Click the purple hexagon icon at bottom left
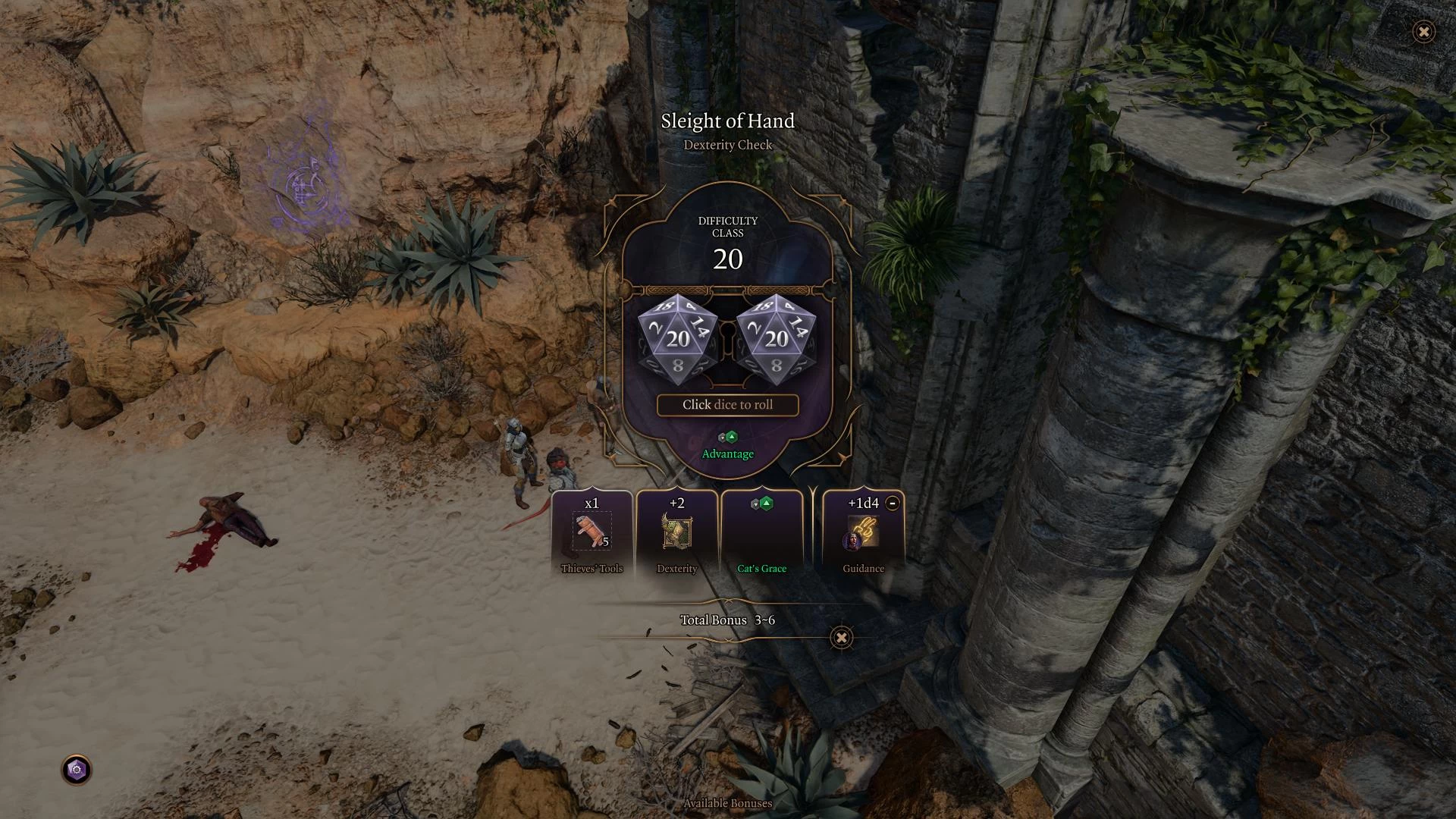This screenshot has height=819, width=1456. 77,770
